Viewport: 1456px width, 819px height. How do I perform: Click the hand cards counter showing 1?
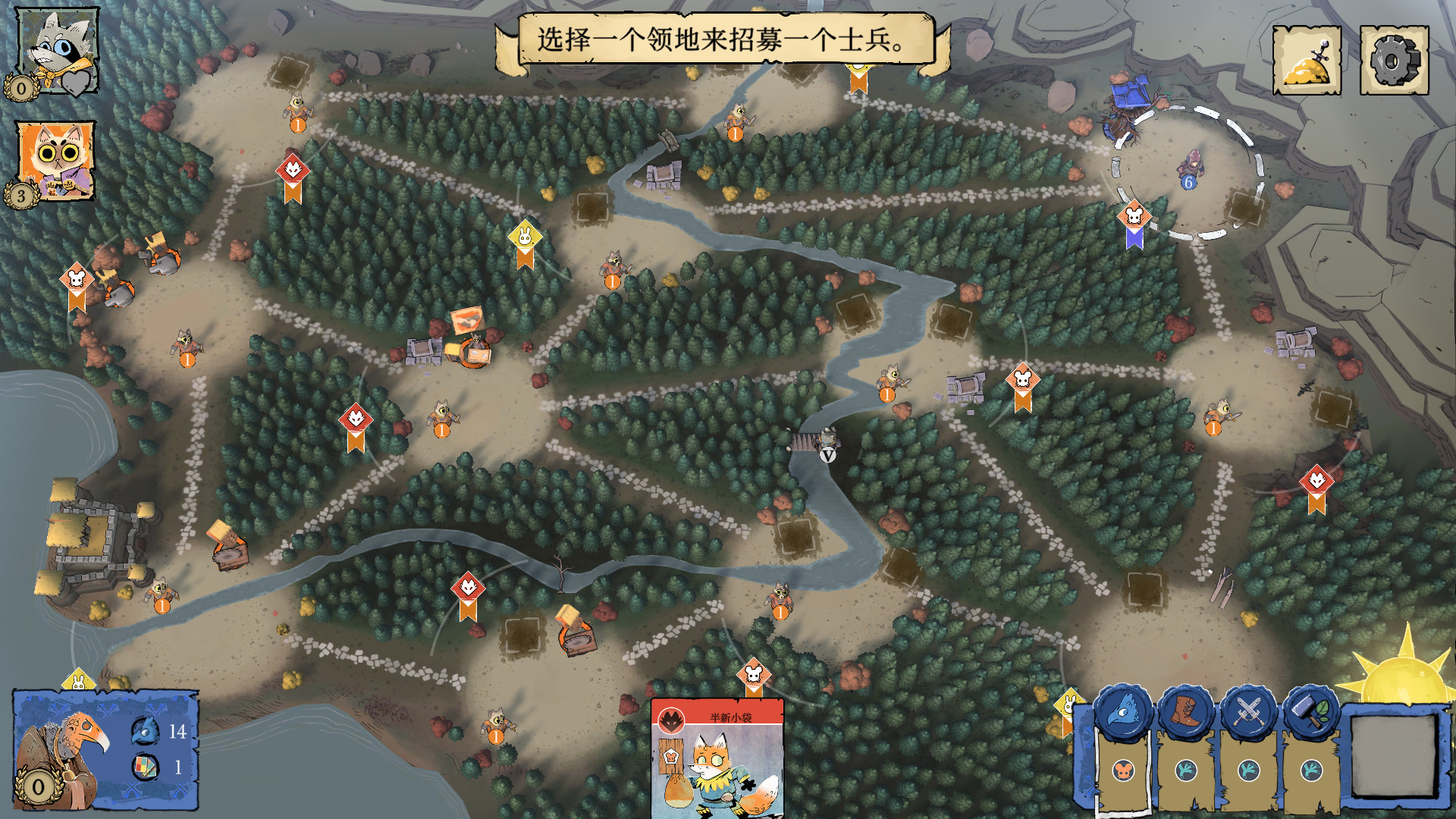pyautogui.click(x=163, y=767)
